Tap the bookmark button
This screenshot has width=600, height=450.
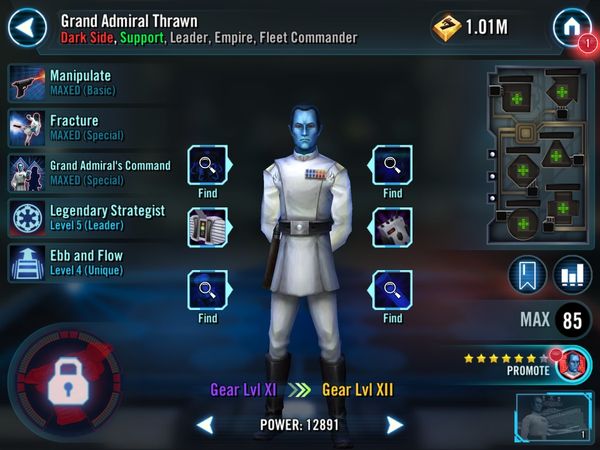(x=527, y=275)
